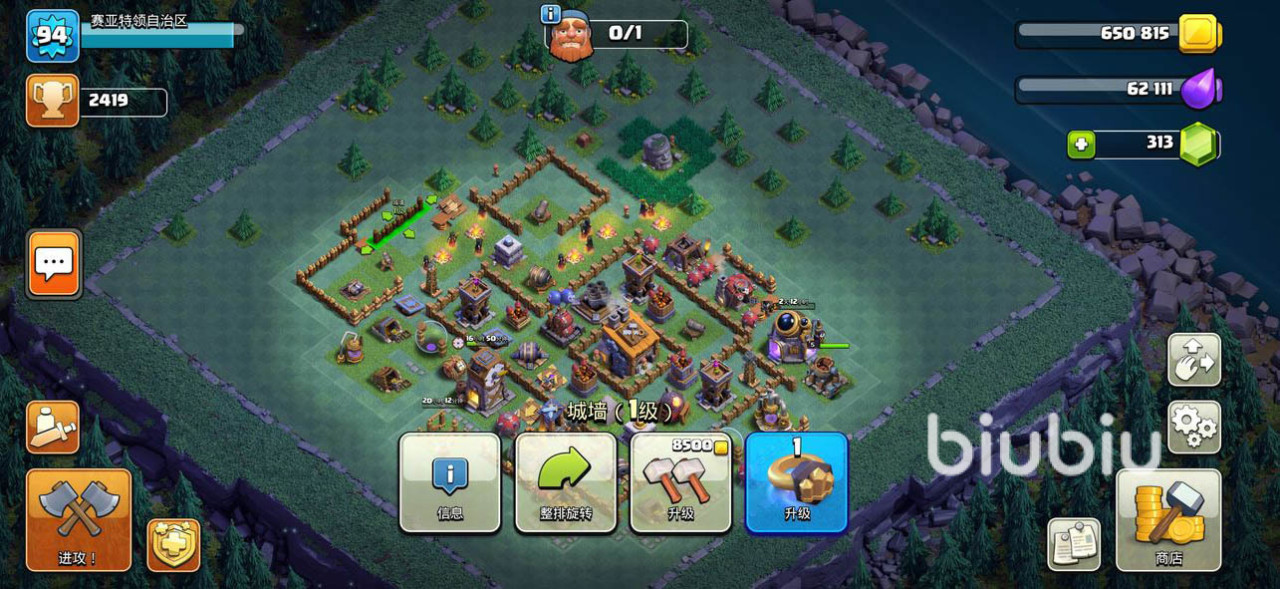Tap the gold coin storage icon

[1198, 34]
